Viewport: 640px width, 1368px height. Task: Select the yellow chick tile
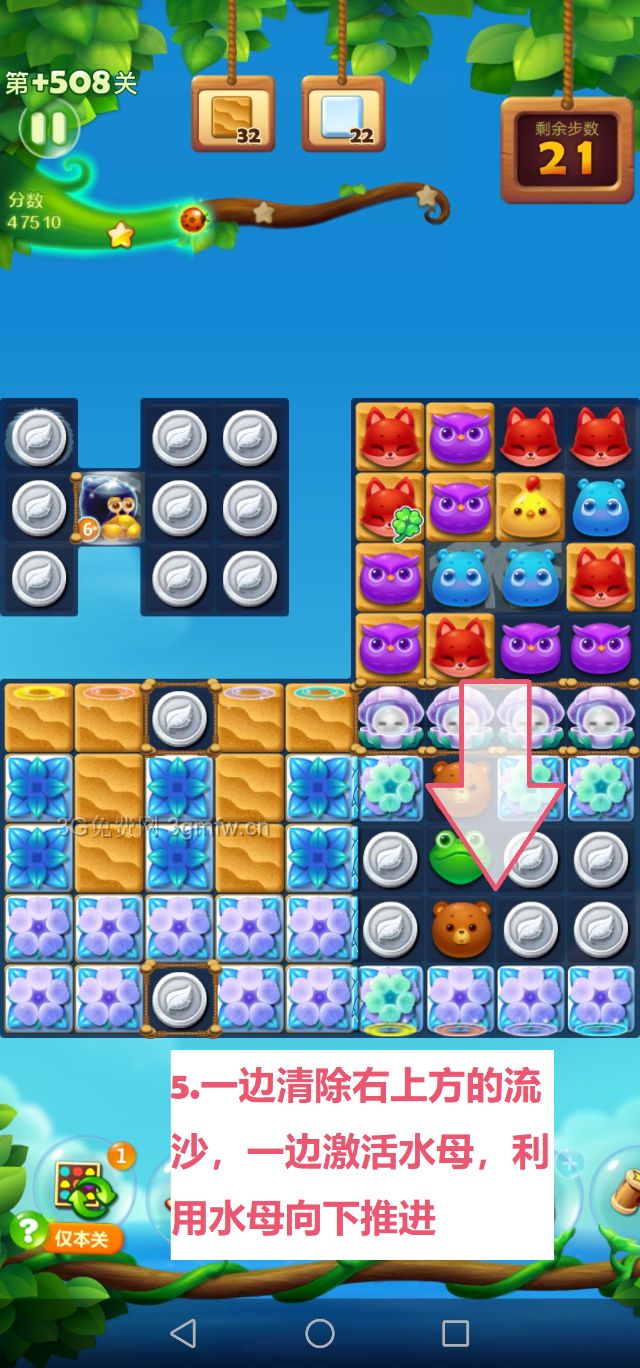pyautogui.click(x=530, y=507)
